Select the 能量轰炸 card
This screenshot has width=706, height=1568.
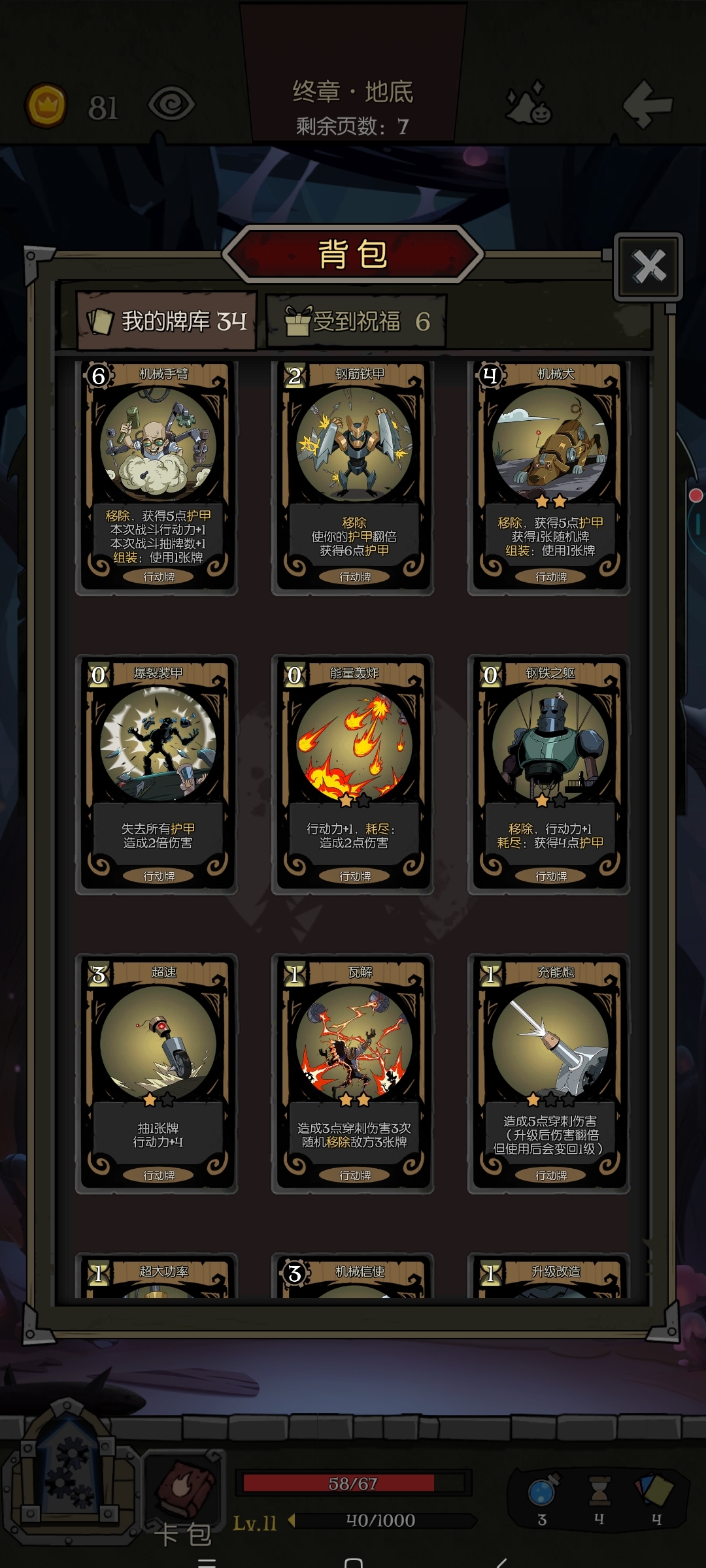point(353,774)
